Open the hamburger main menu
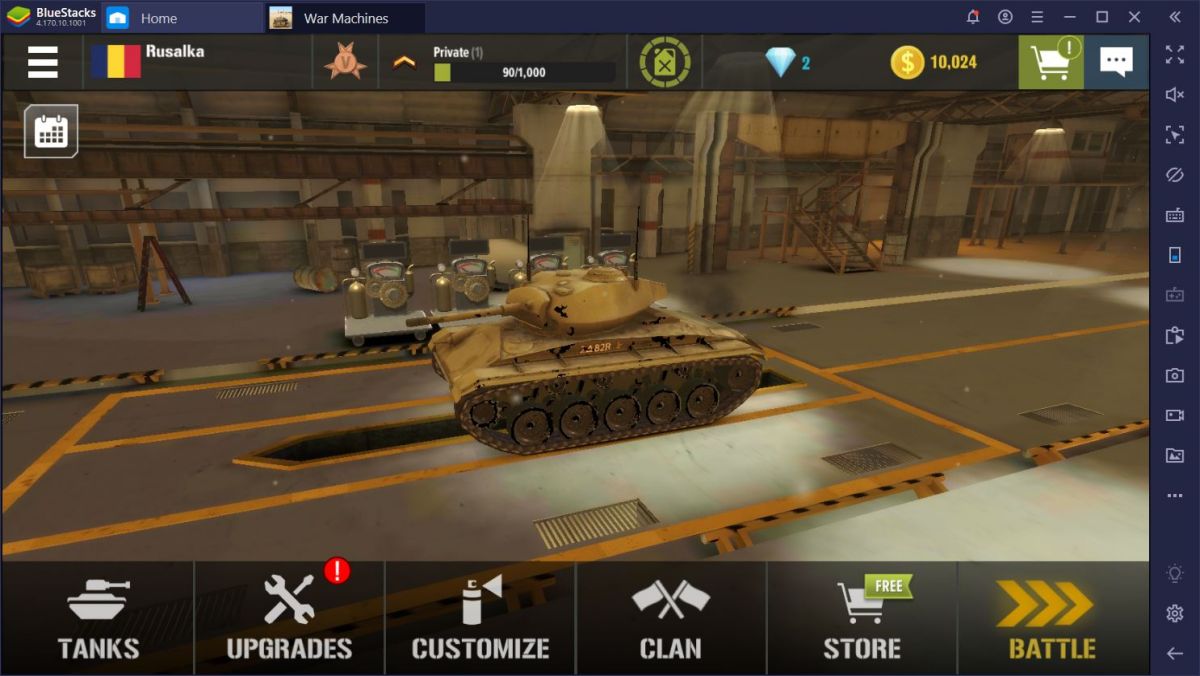Screen dimensions: 1200x676 (42, 62)
